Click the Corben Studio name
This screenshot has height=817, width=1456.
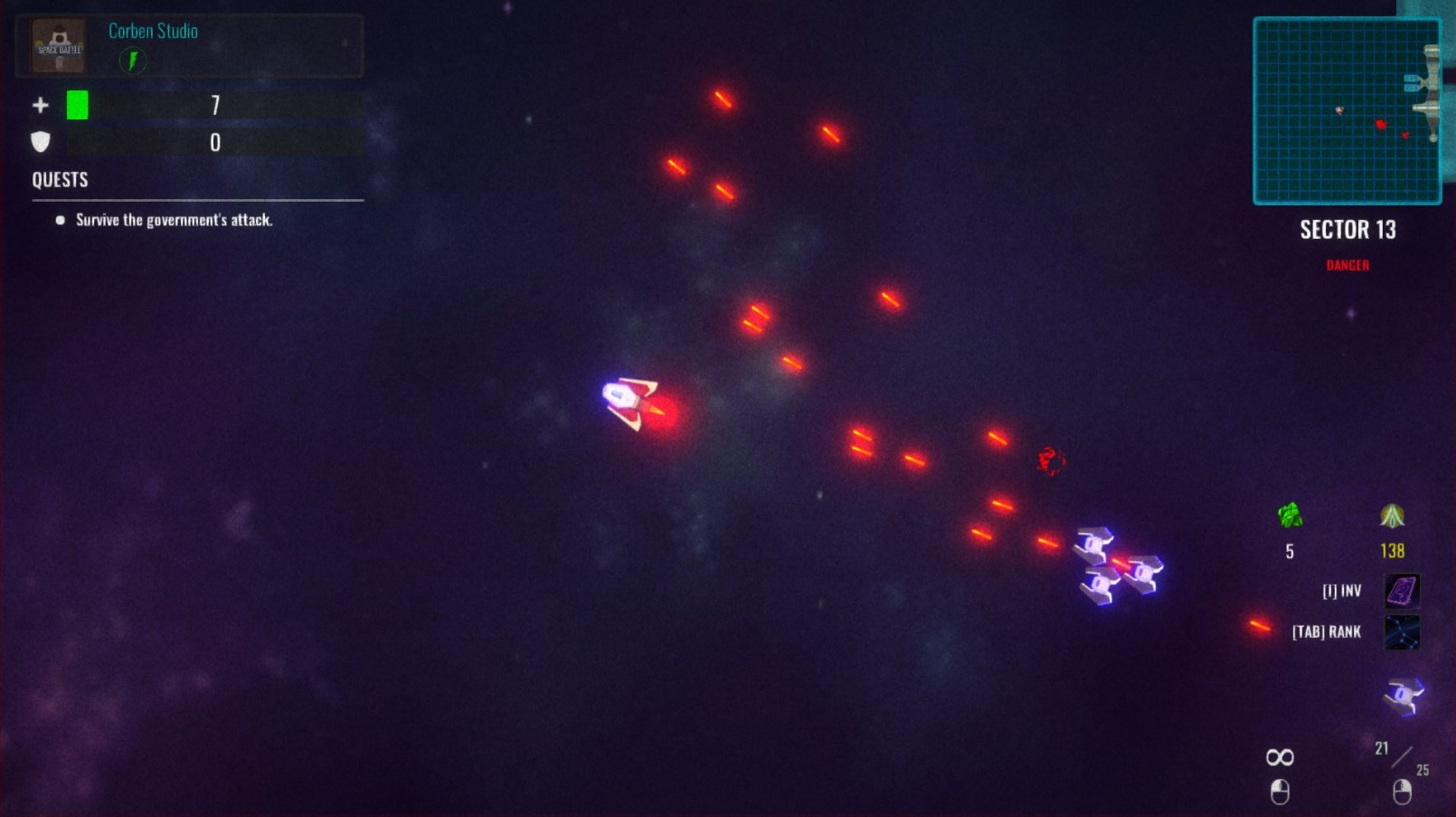(152, 31)
